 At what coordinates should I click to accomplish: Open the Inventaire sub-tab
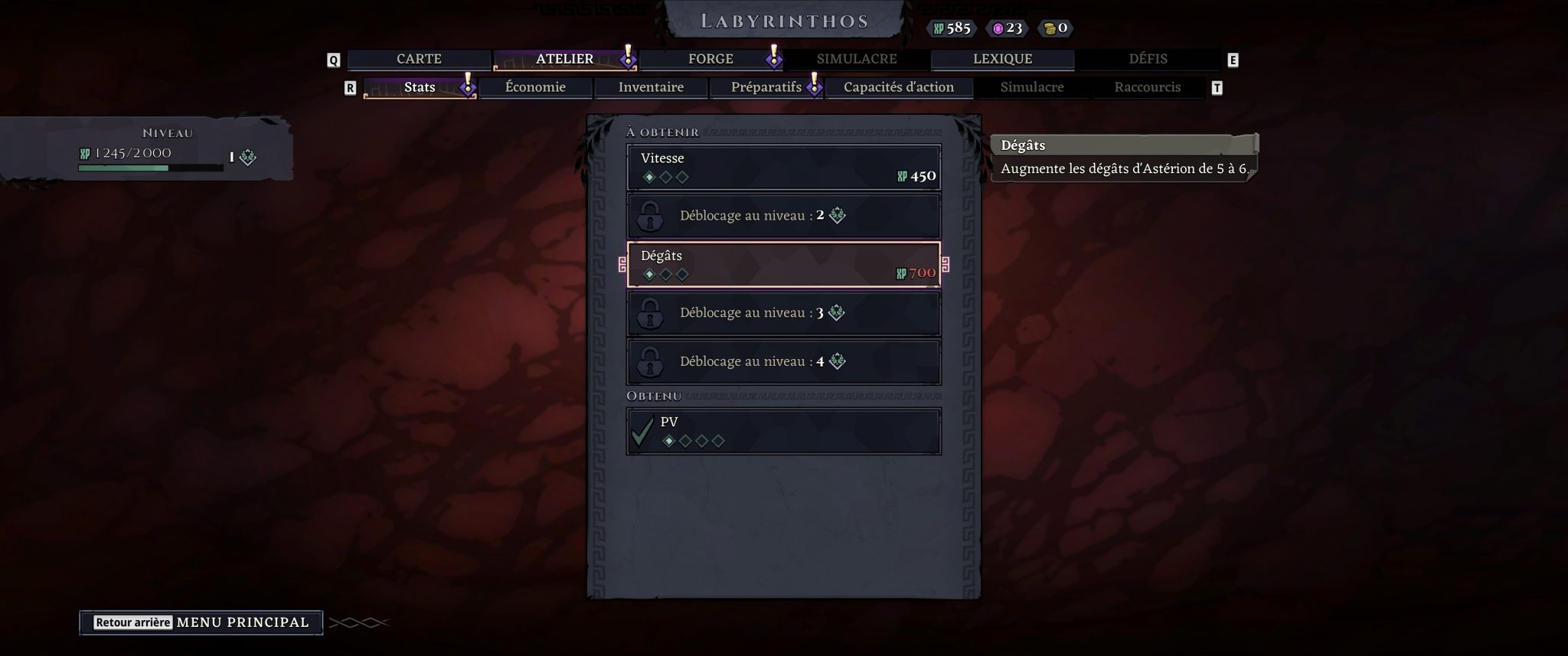coord(651,87)
